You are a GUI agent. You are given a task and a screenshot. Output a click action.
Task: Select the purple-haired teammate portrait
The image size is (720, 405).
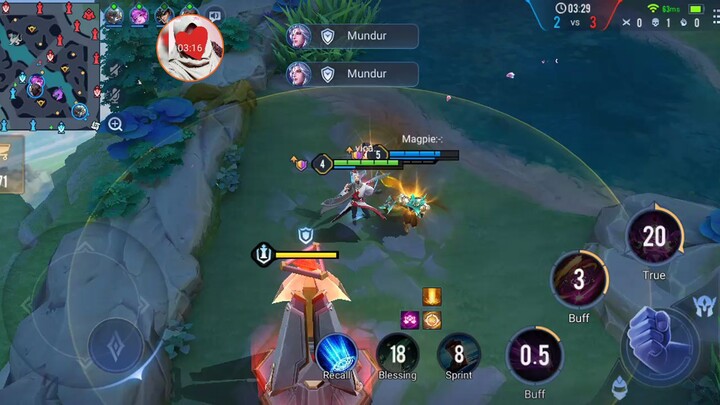coord(139,15)
